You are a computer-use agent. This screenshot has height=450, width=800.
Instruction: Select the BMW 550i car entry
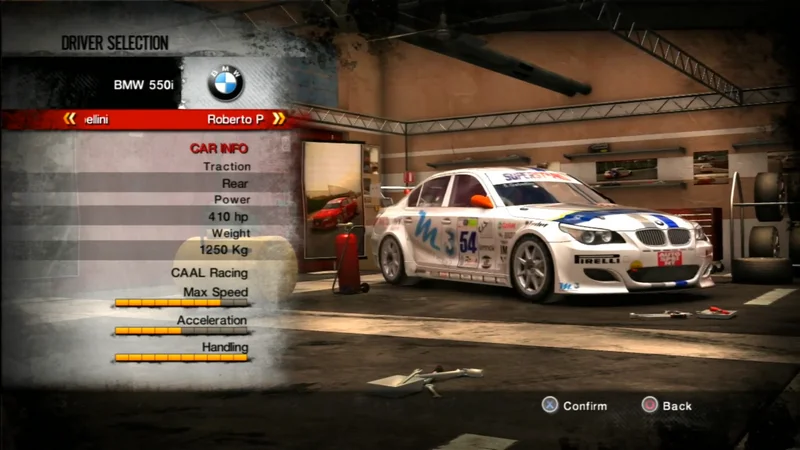[x=143, y=85]
